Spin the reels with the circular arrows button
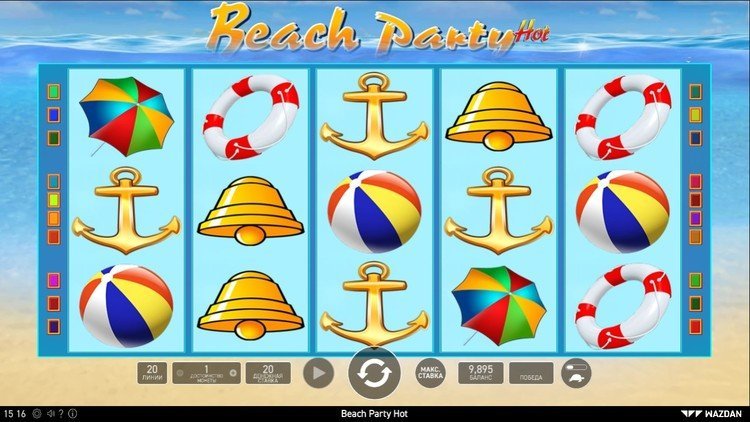Screen dimensions: 750x422 click(x=374, y=374)
